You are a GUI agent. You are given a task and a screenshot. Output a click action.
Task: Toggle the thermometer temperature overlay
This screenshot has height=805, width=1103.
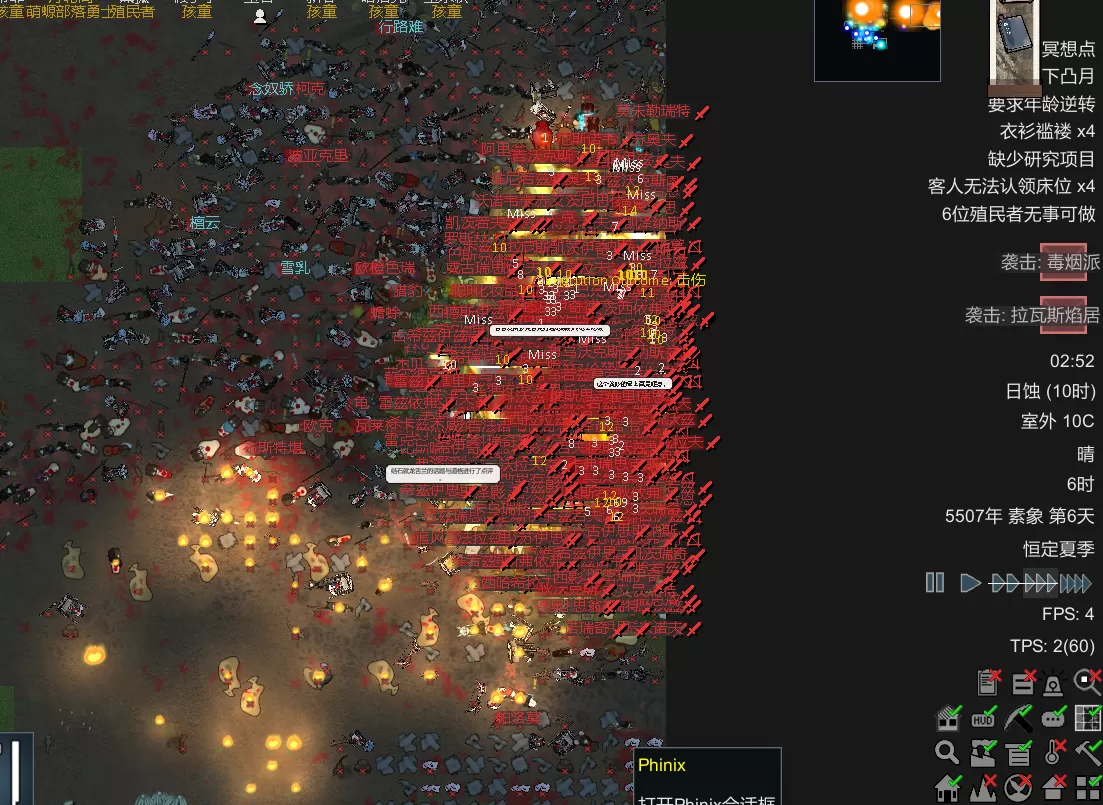point(1053,752)
